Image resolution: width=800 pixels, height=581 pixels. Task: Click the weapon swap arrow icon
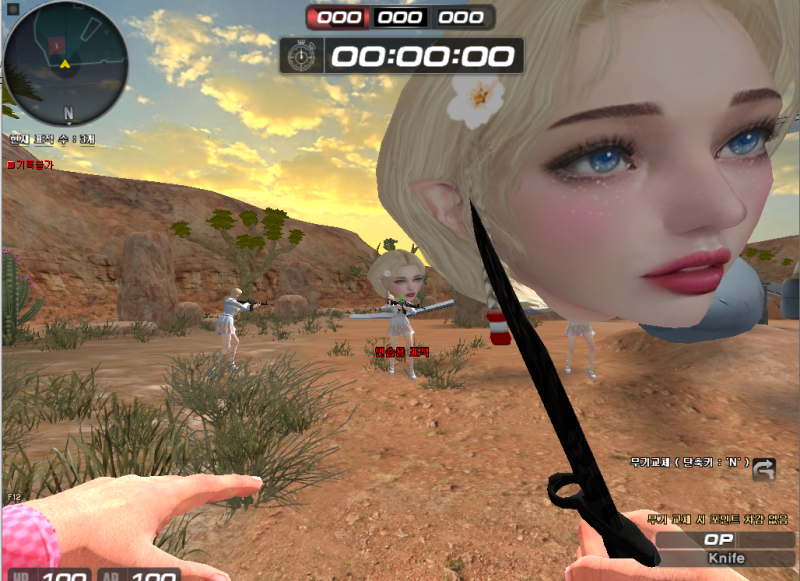click(x=764, y=468)
